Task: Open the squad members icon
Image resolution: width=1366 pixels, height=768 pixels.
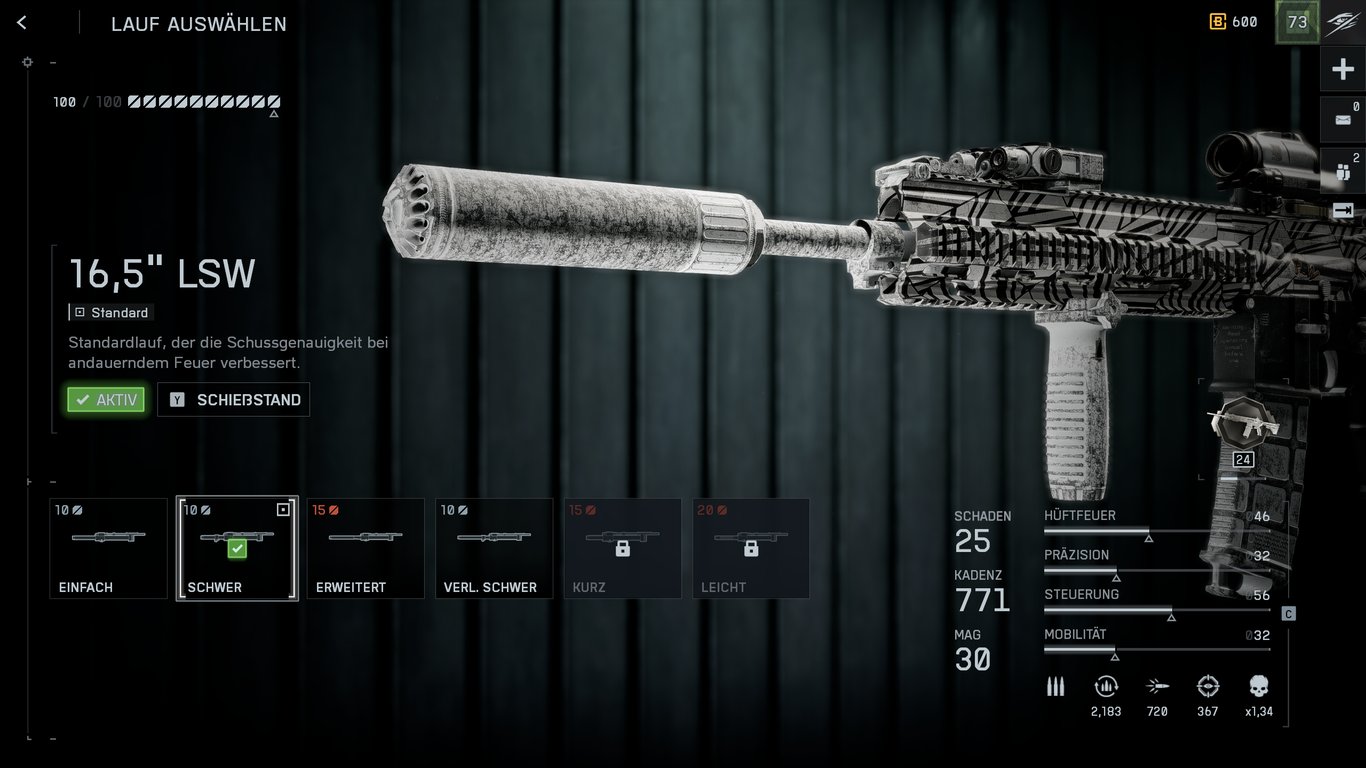Action: [x=1343, y=171]
